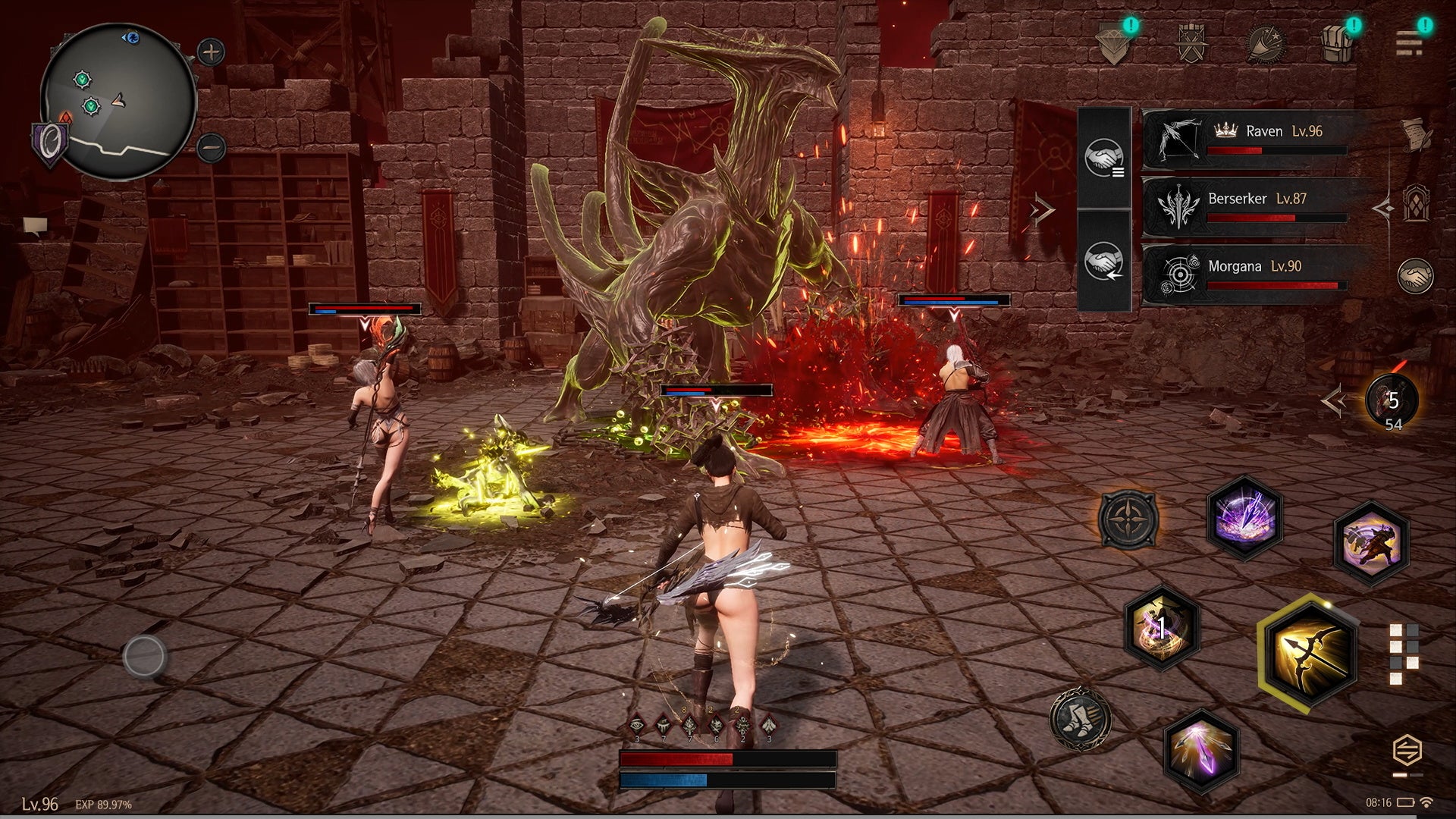Collapse the party panel with the arrow
1456x819 pixels.
click(x=1043, y=209)
